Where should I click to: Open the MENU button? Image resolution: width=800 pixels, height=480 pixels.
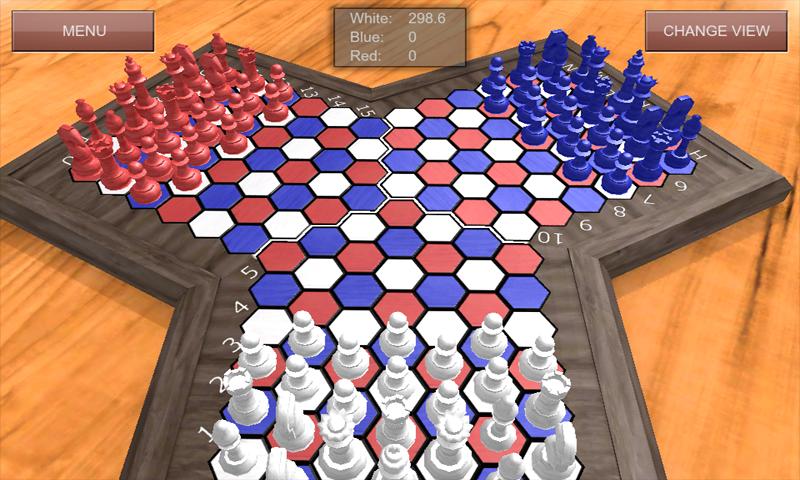pyautogui.click(x=83, y=30)
